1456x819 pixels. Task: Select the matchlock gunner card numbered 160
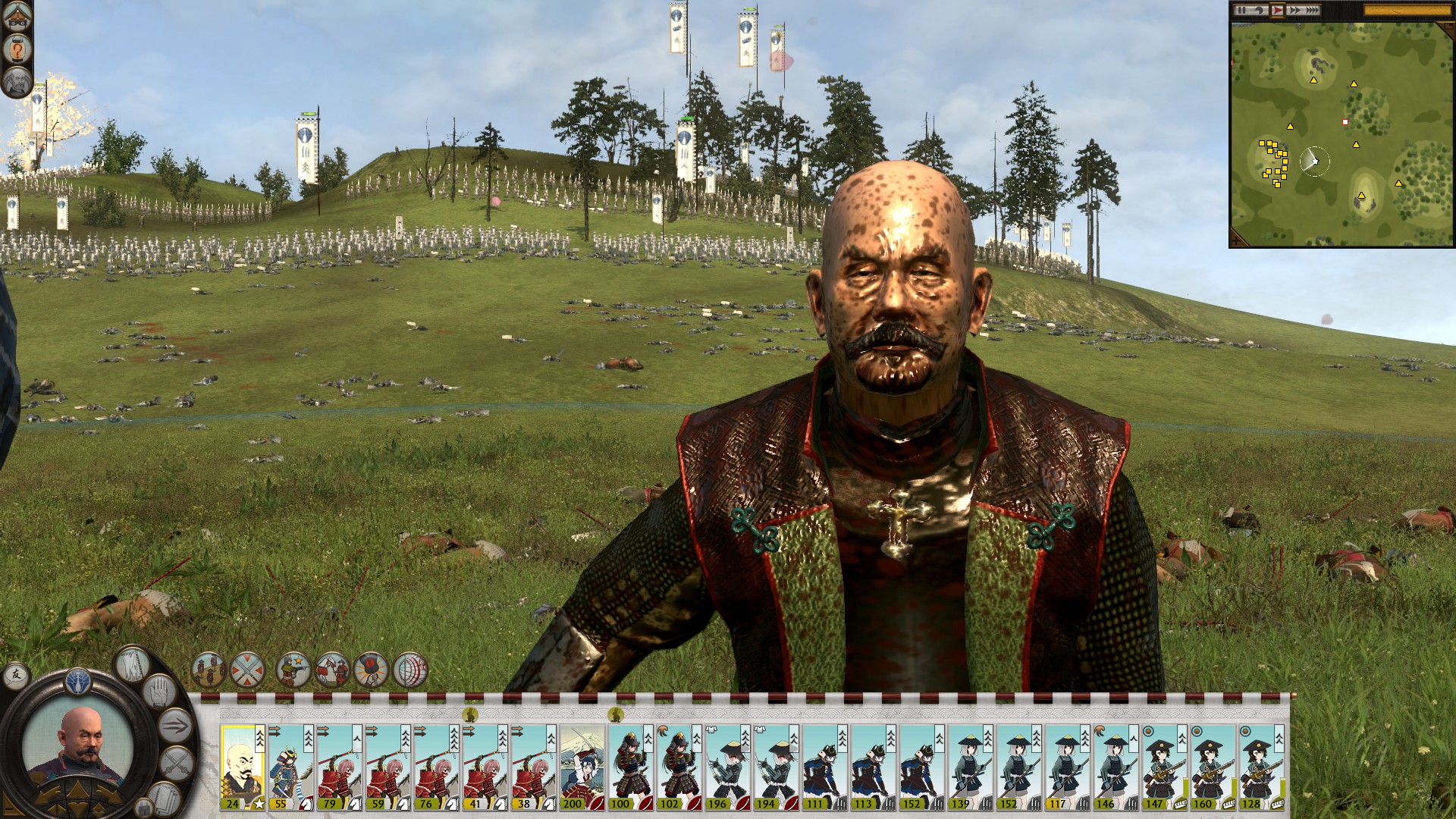point(1213,766)
